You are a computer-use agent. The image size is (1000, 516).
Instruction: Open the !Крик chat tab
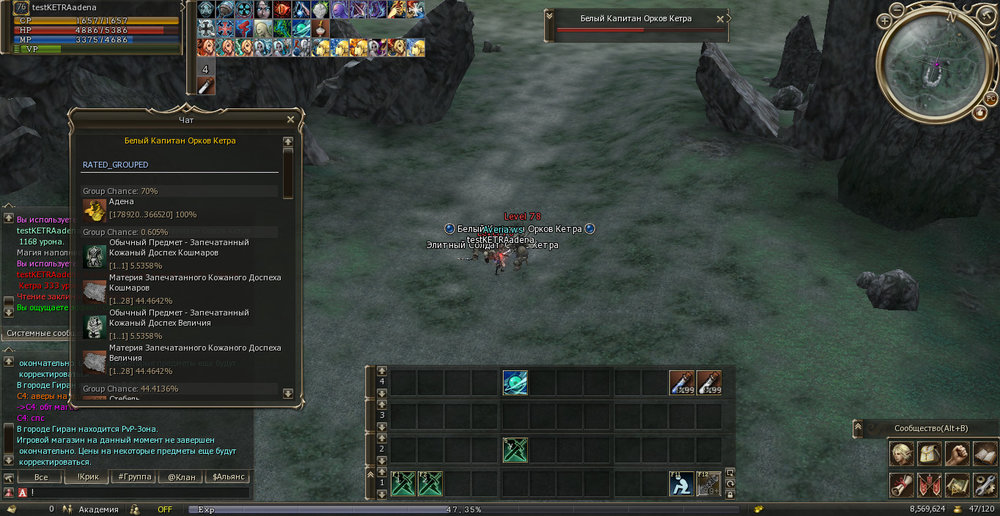87,477
